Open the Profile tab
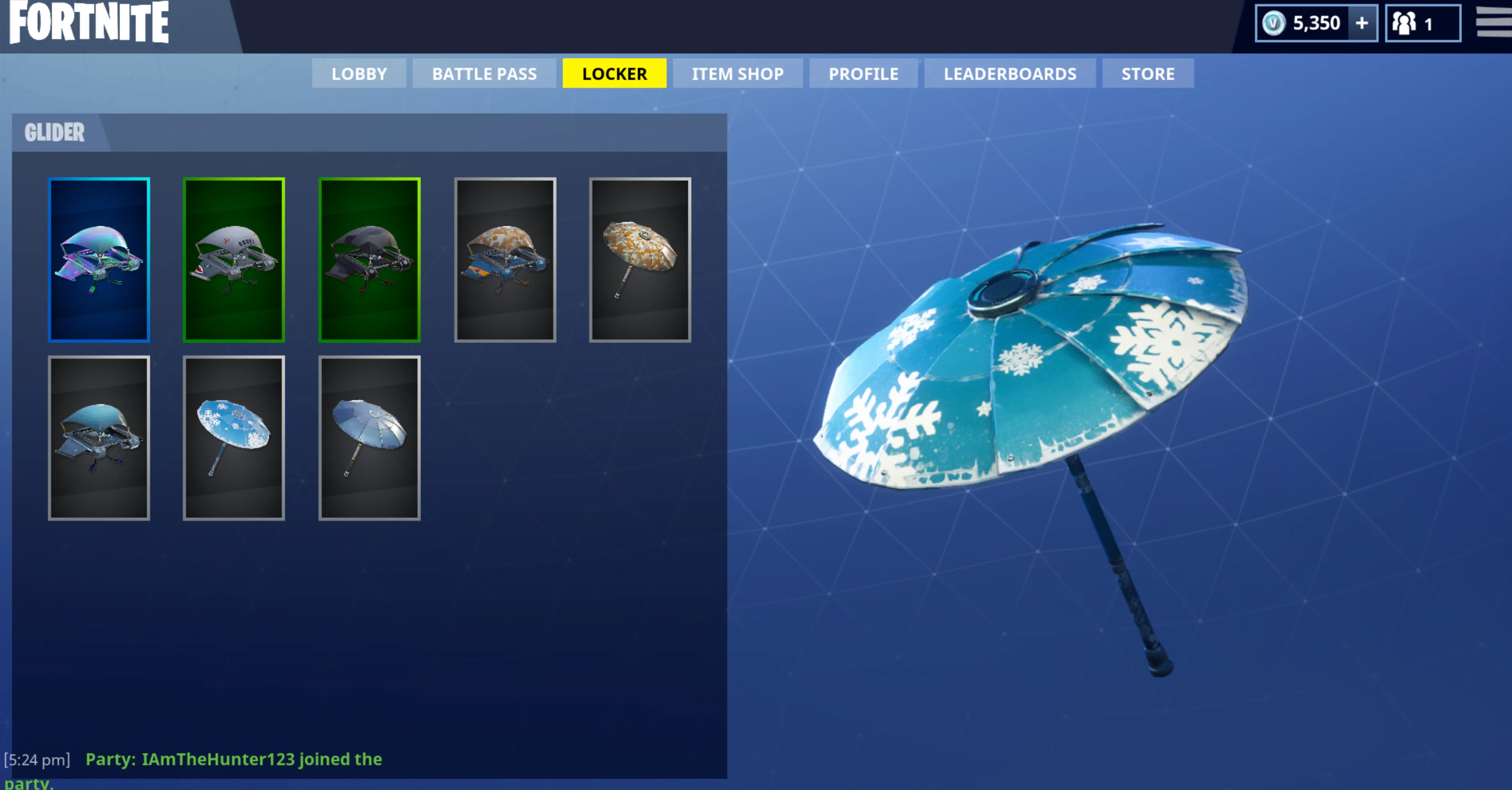 click(863, 73)
